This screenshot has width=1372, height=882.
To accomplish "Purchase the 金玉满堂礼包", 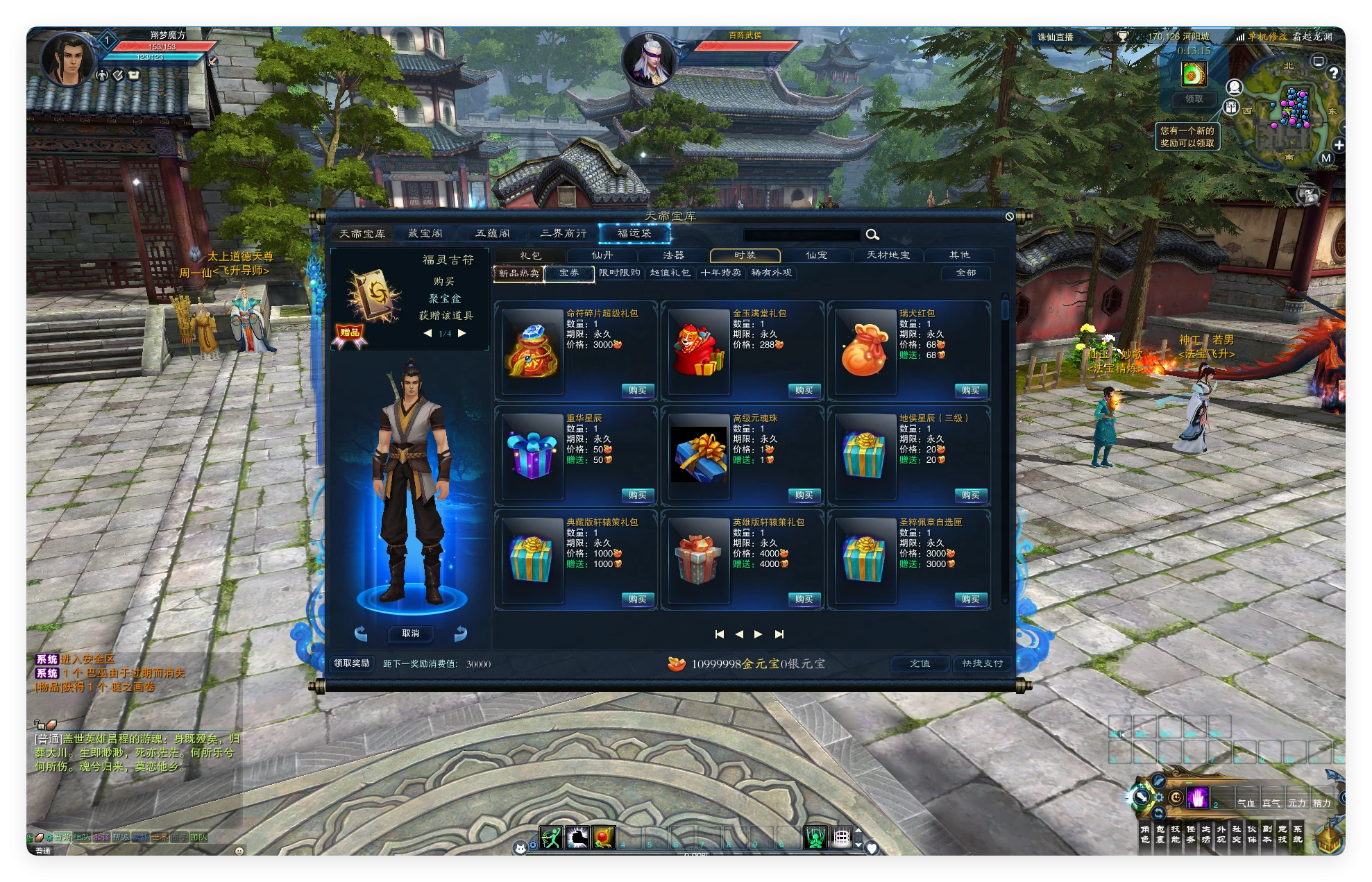I will pos(804,391).
